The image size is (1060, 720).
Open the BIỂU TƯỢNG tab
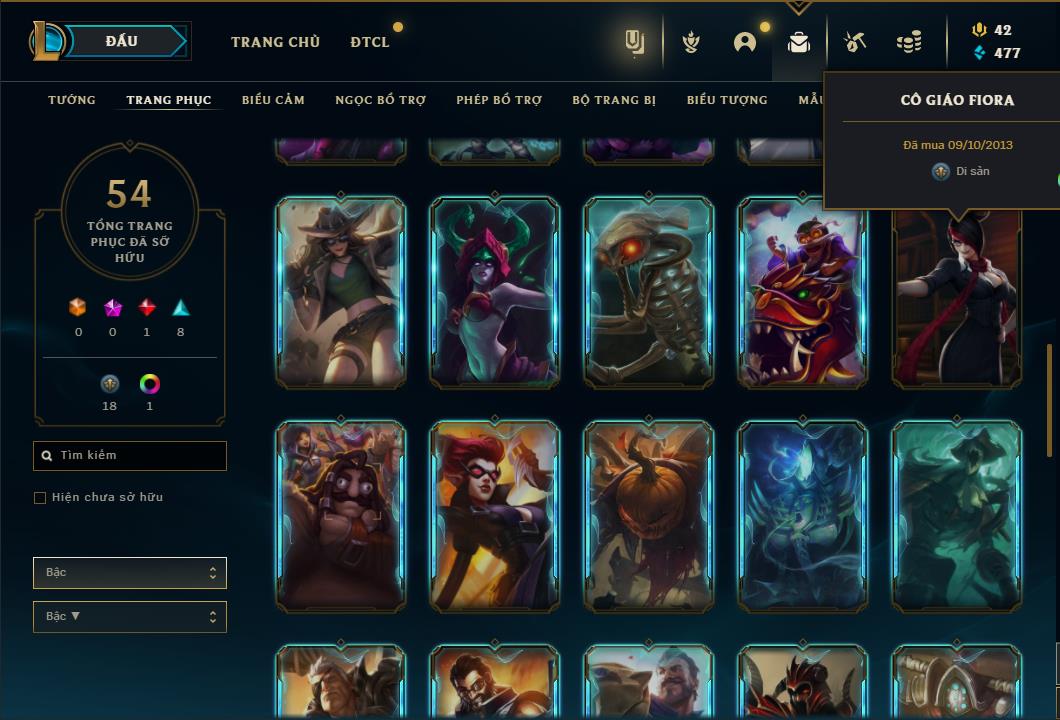tap(727, 100)
